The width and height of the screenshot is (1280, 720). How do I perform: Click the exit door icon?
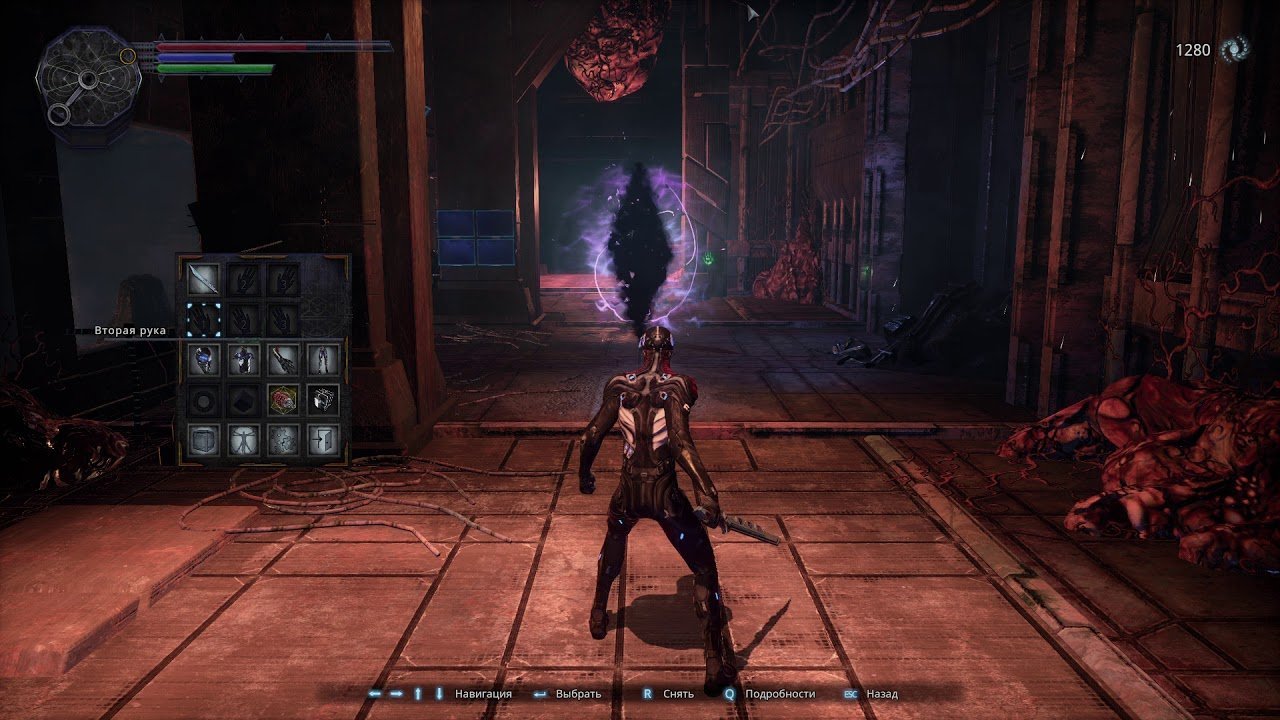(322, 438)
